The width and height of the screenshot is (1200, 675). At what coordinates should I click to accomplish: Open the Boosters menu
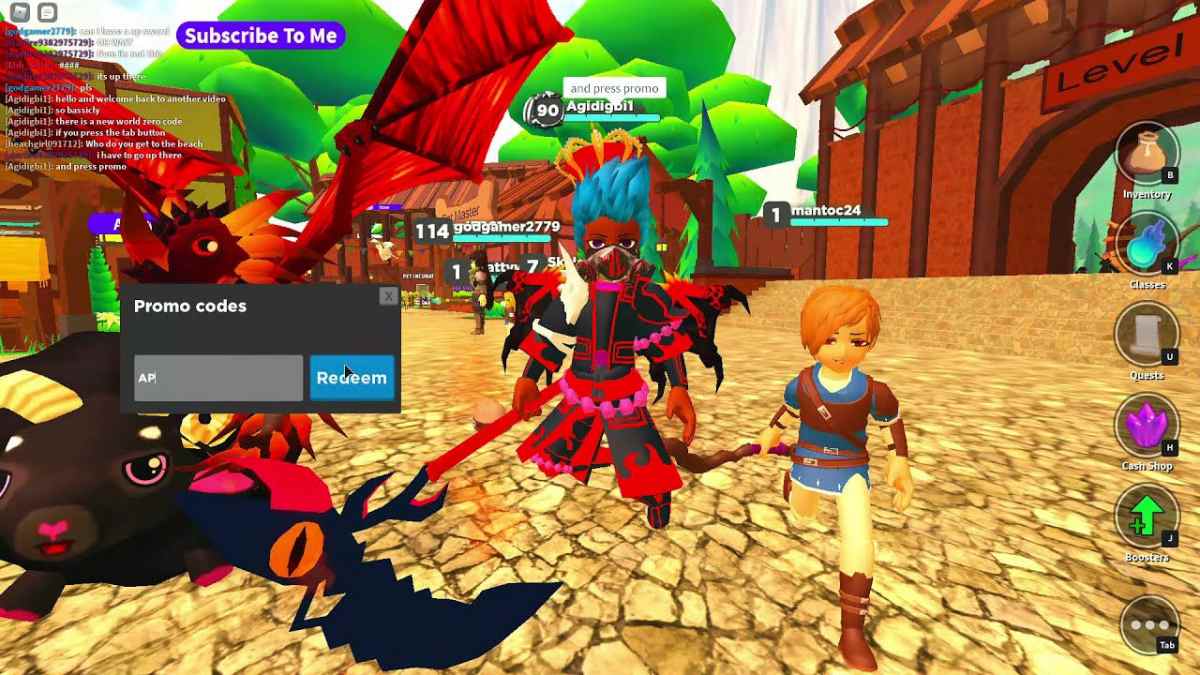click(x=1146, y=516)
